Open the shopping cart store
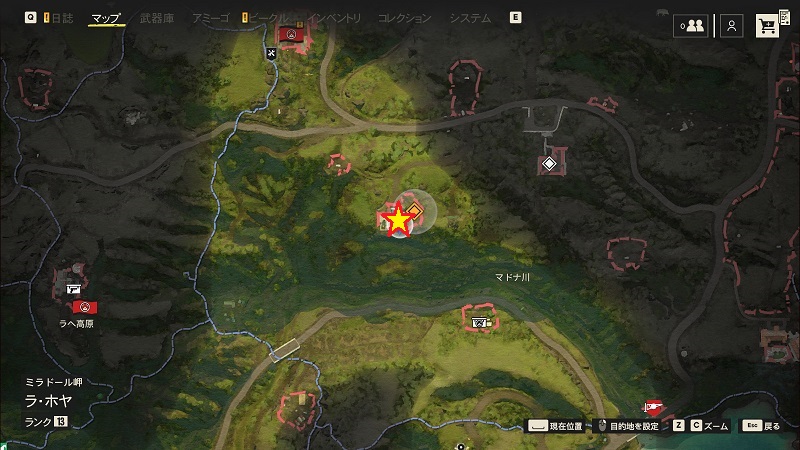The height and width of the screenshot is (450, 800). point(769,27)
